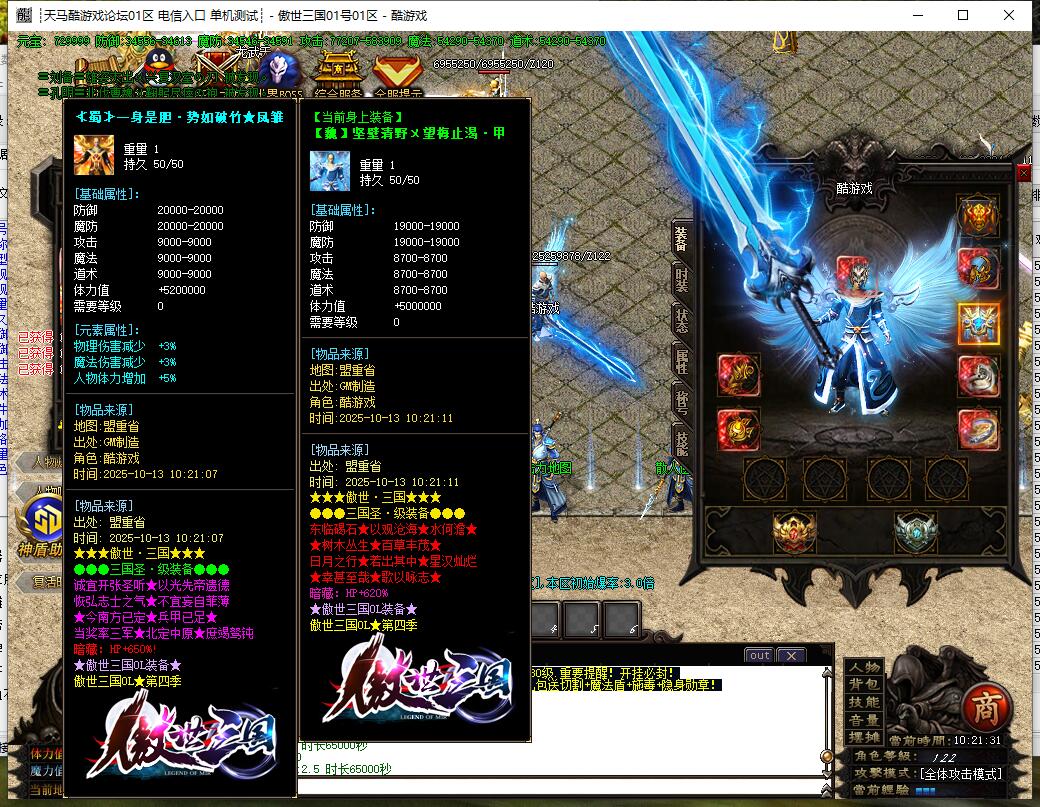Select the gold lion emblem slot

click(x=978, y=216)
